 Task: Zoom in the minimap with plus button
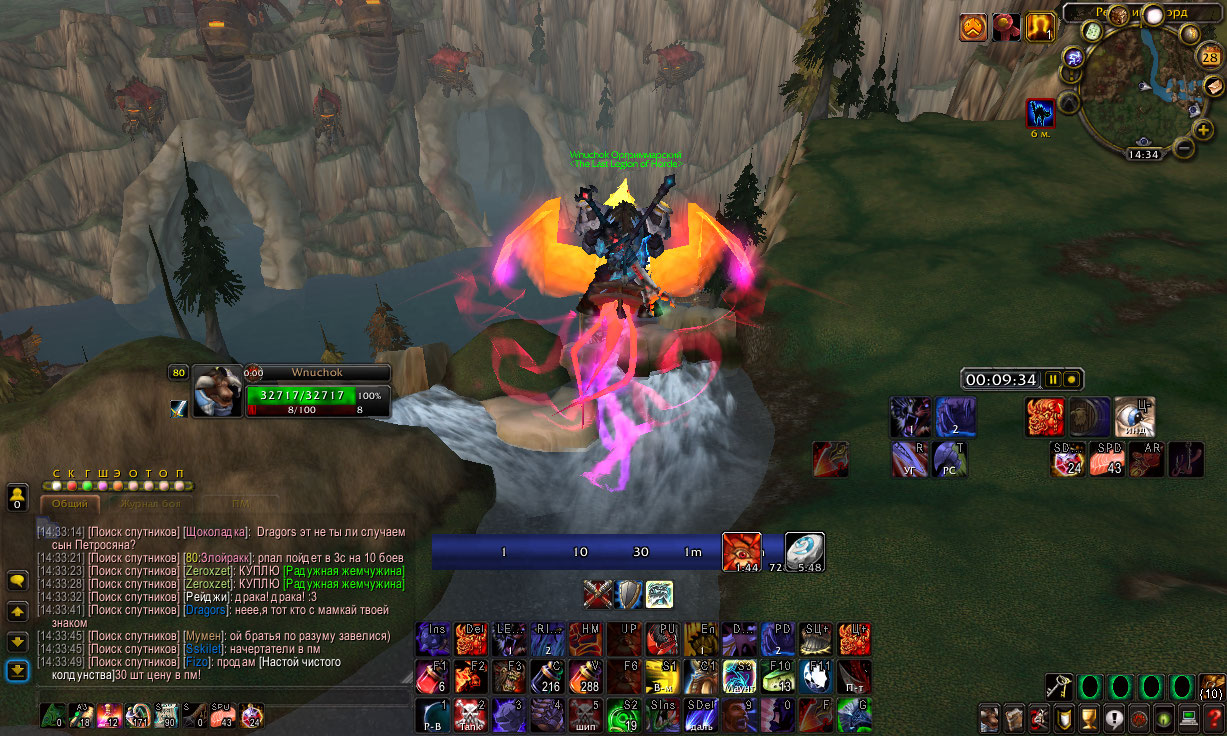tap(1204, 130)
